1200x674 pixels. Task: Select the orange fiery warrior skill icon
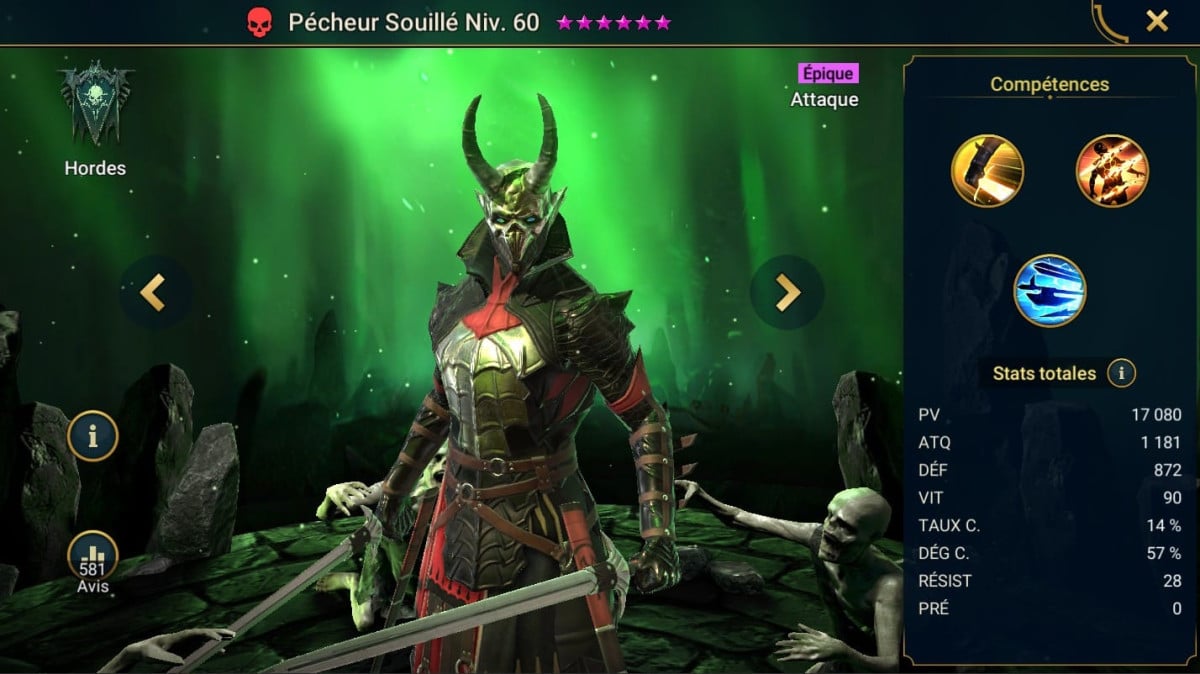1112,171
